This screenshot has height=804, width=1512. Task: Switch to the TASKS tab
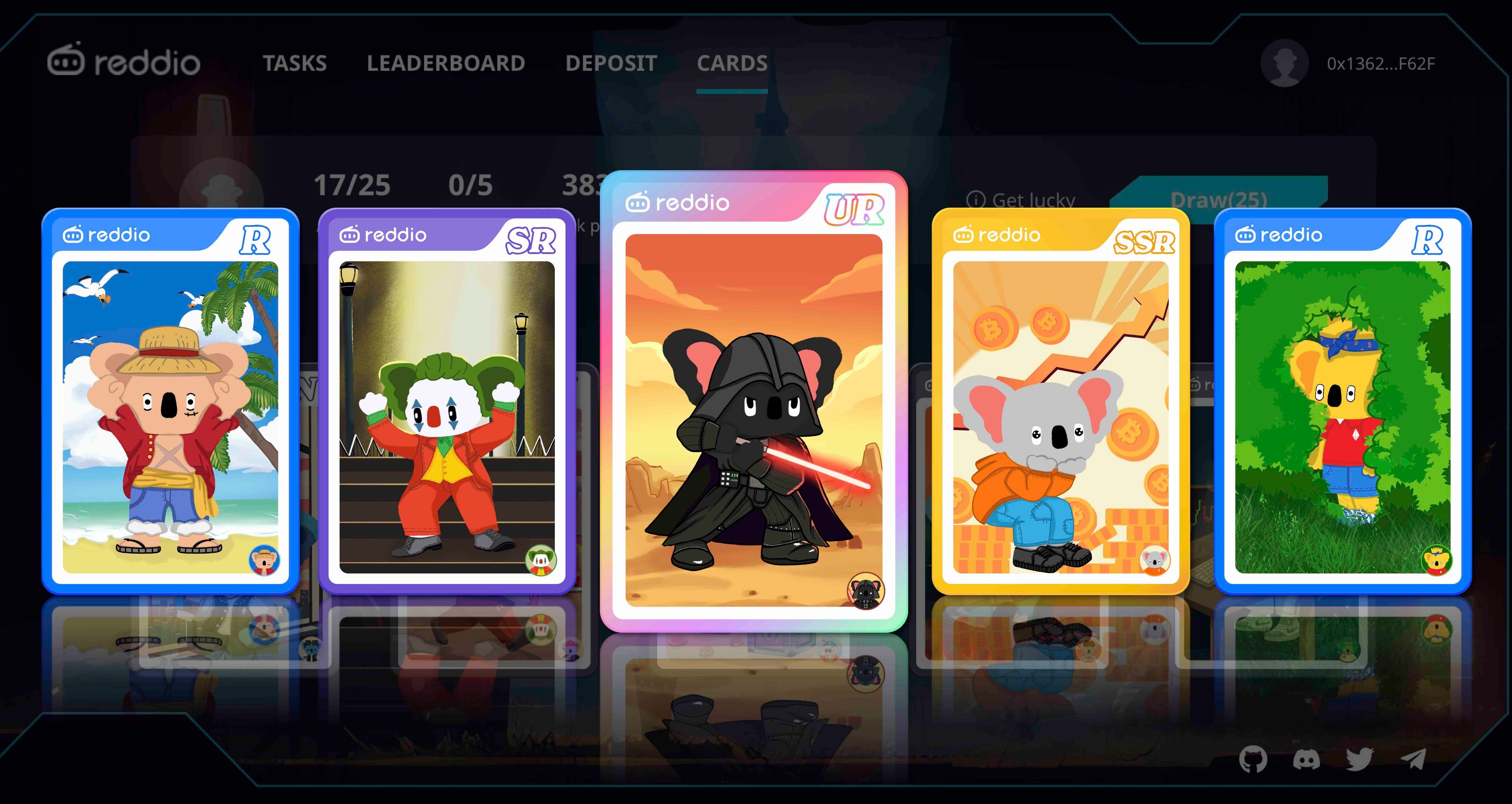(296, 63)
